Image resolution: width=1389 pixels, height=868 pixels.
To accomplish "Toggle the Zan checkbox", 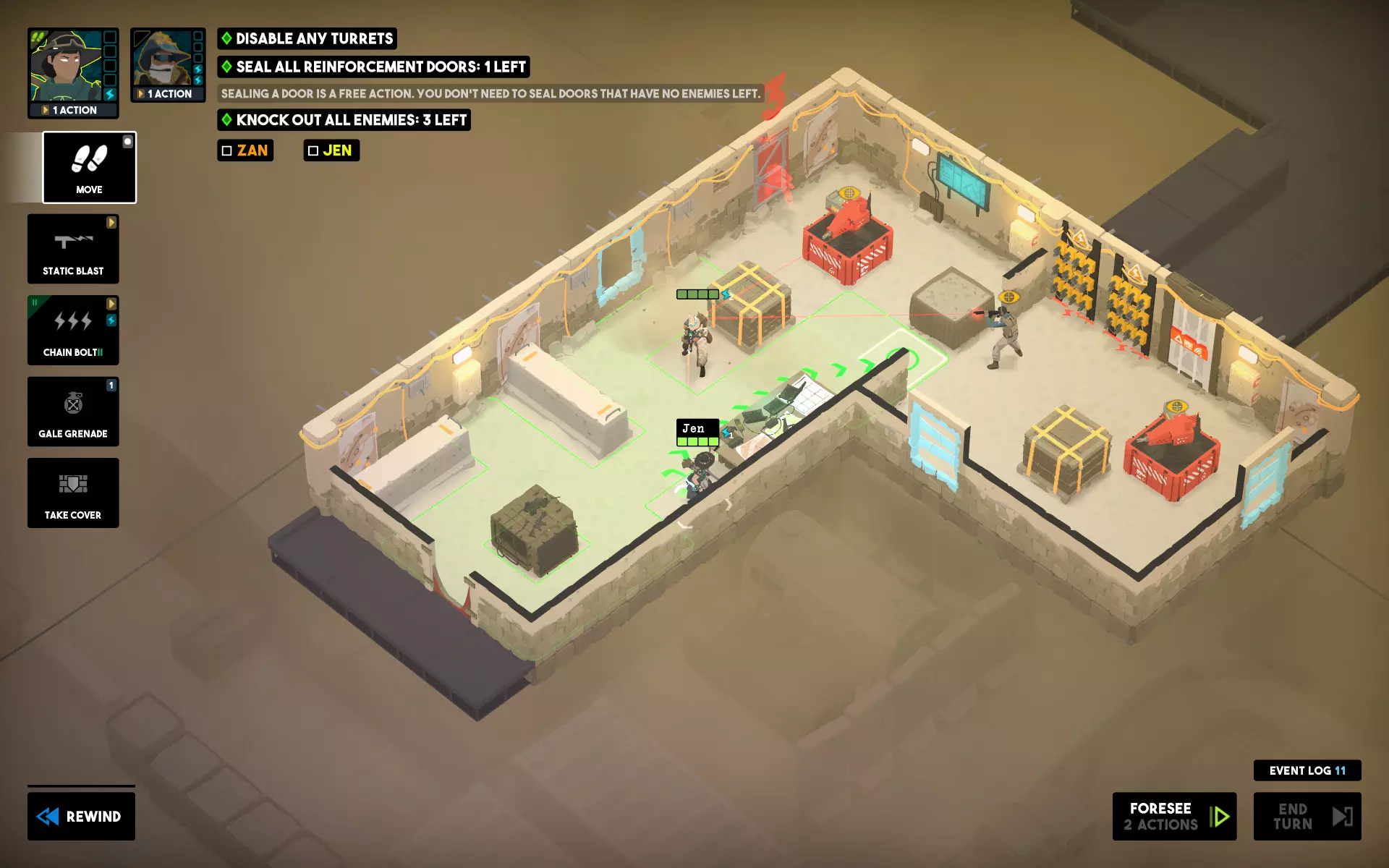I will point(227,150).
